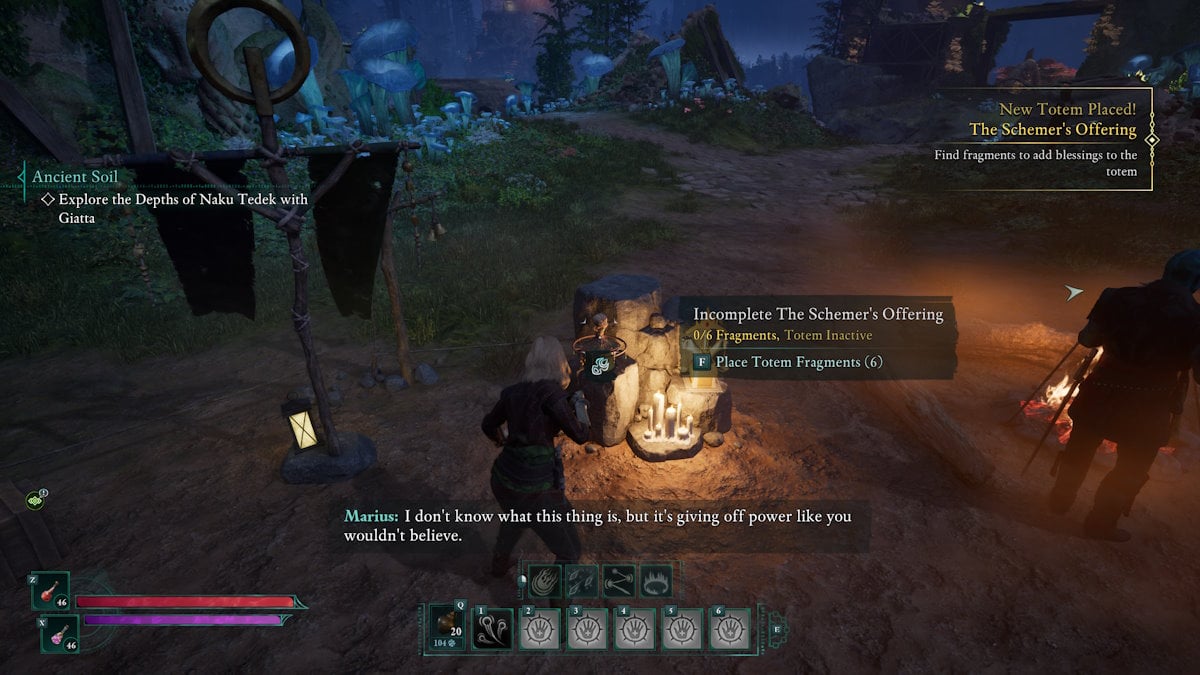Open the Ancient Soil quest tracker

(74, 177)
